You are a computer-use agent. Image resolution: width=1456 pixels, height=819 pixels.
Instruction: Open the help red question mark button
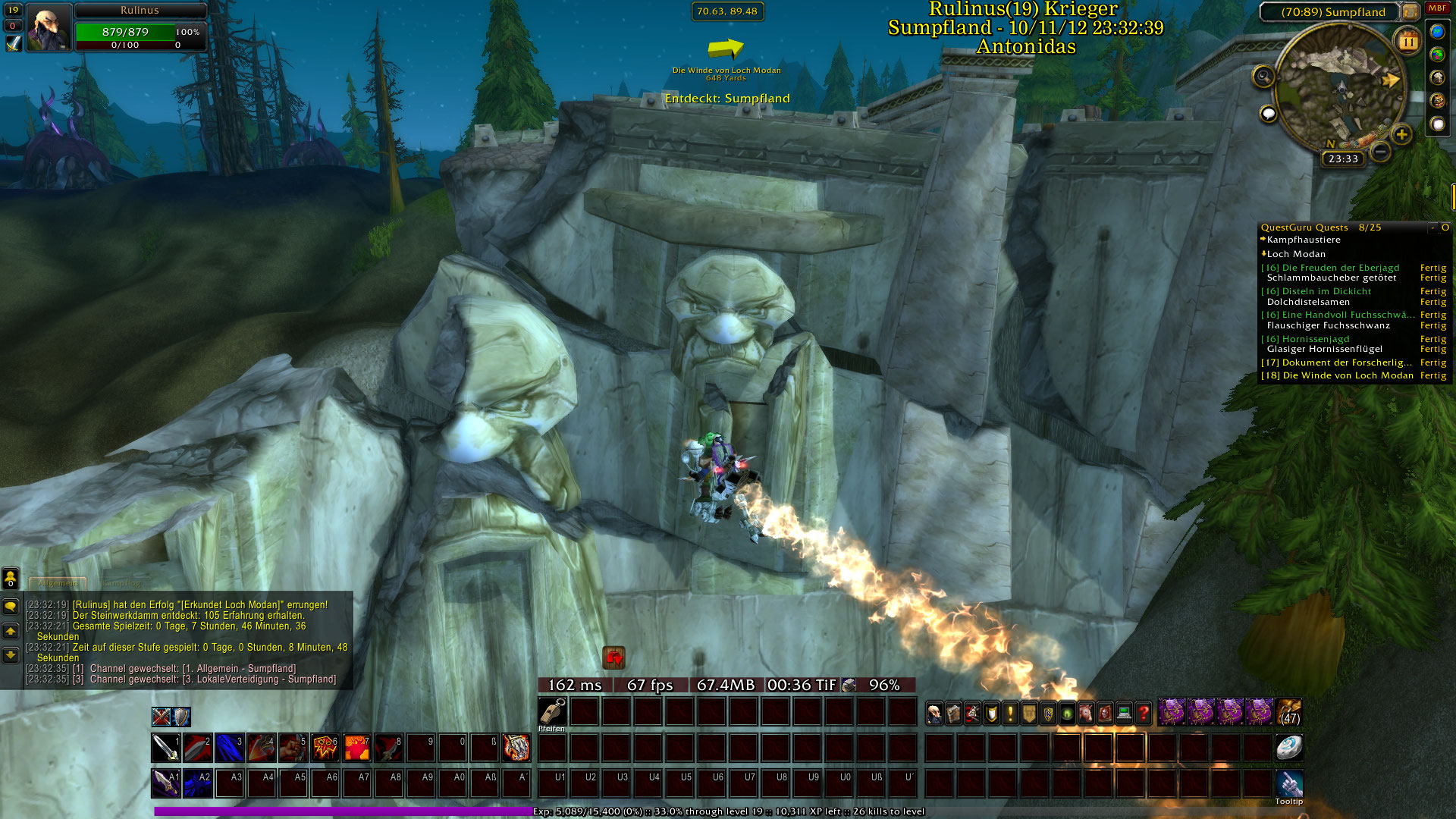click(x=1144, y=714)
